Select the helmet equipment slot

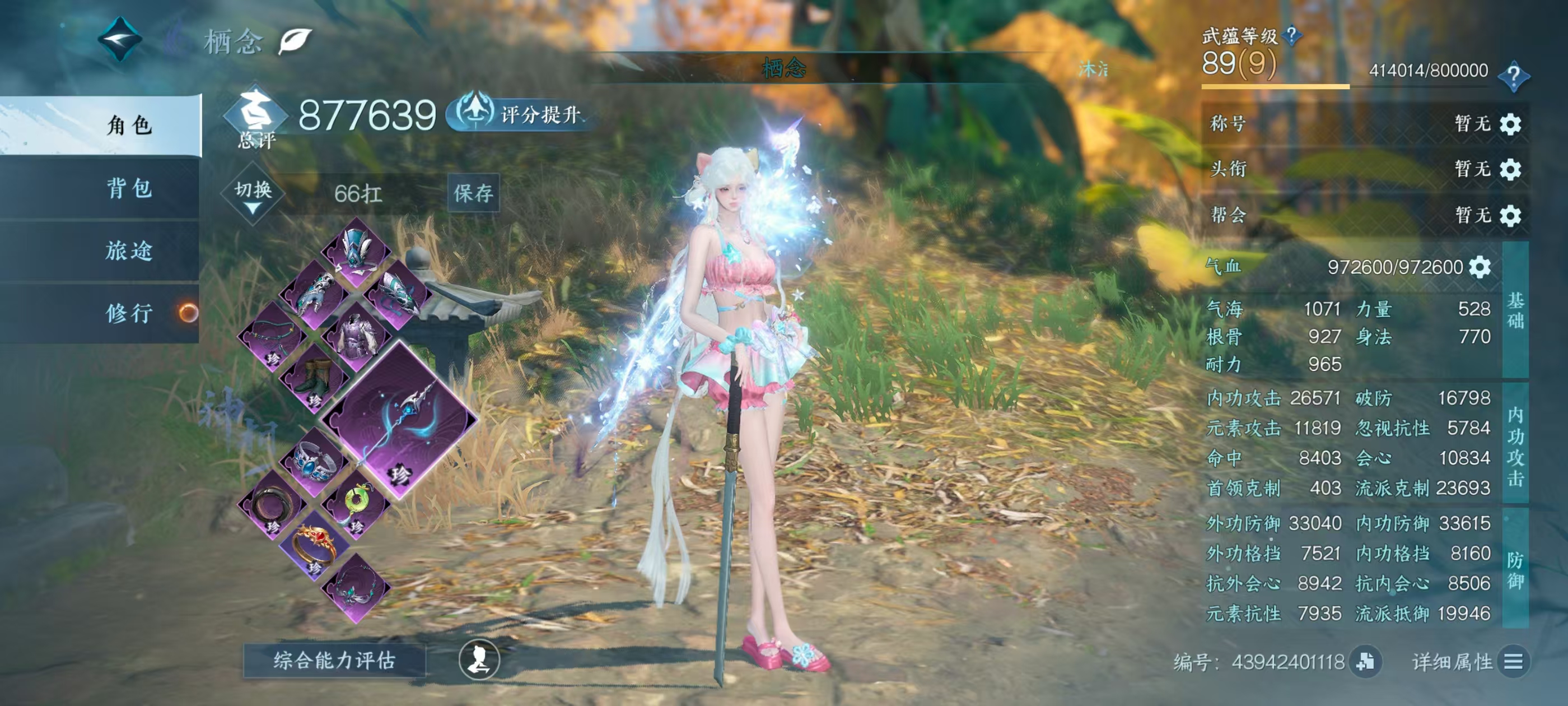pyautogui.click(x=356, y=250)
